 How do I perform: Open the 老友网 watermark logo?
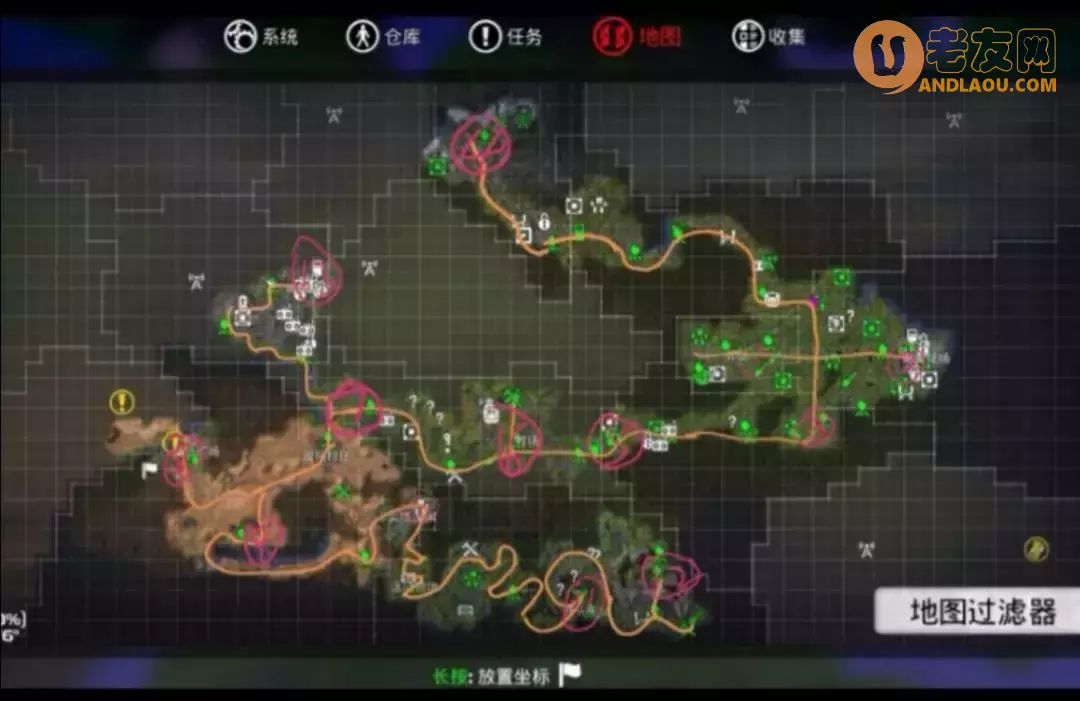(956, 56)
